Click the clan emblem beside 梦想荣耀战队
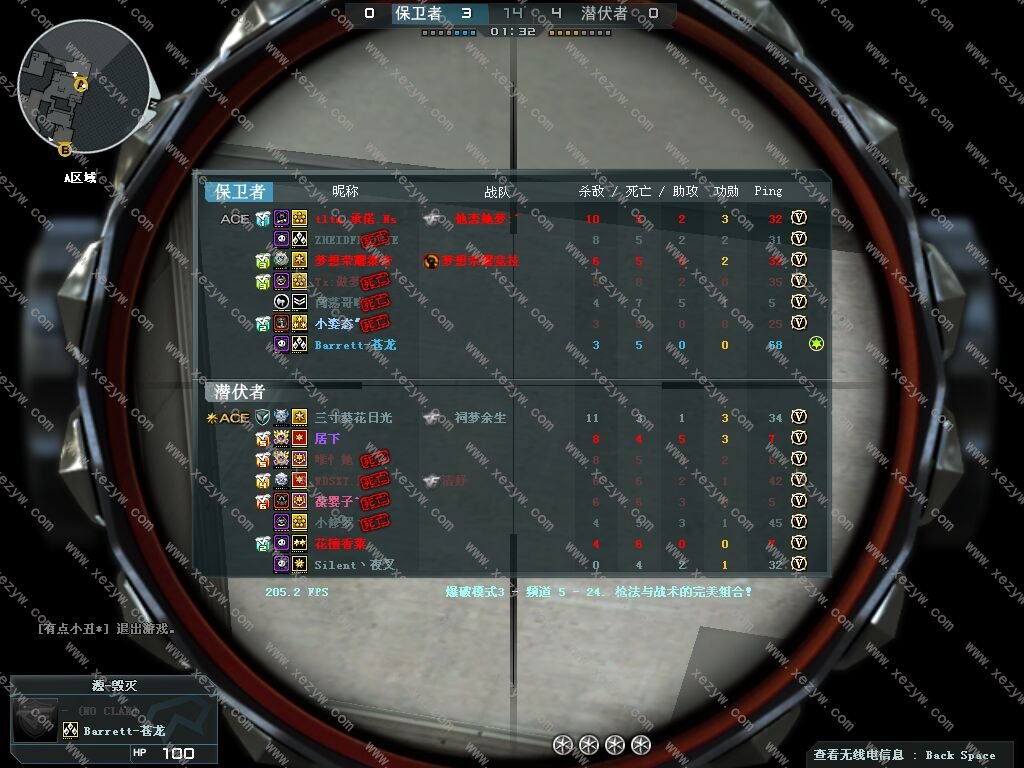Image resolution: width=1024 pixels, height=768 pixels. [x=431, y=261]
